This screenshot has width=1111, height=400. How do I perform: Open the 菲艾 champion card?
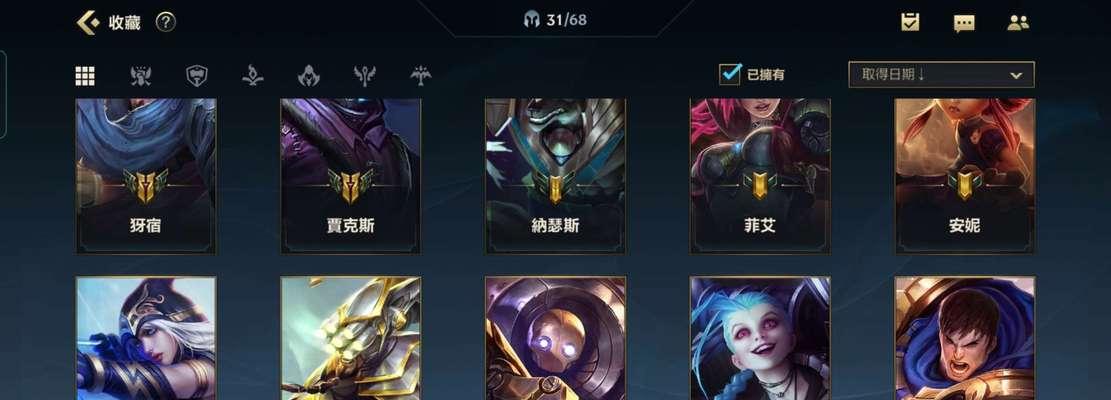760,175
